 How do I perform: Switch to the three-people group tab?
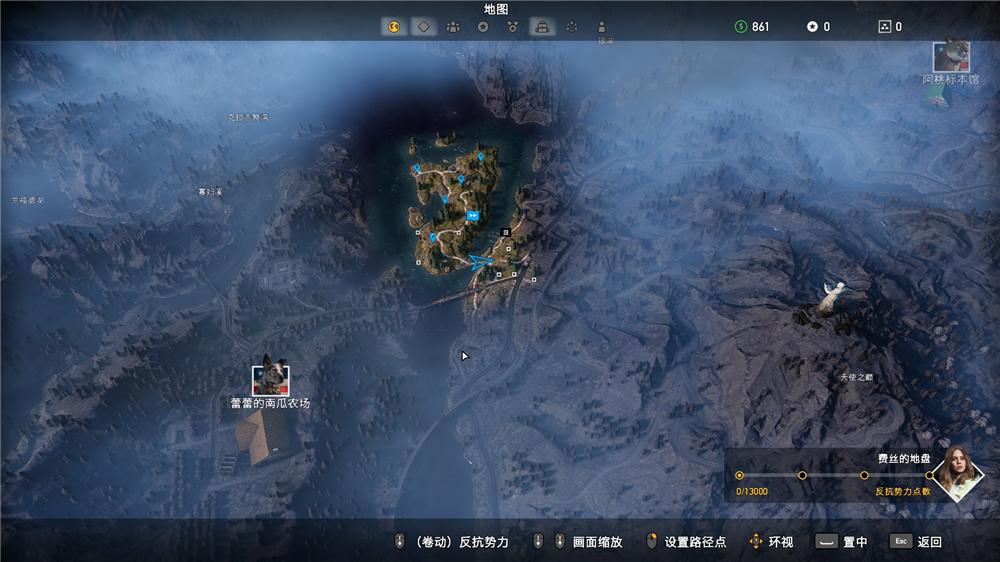(x=453, y=27)
